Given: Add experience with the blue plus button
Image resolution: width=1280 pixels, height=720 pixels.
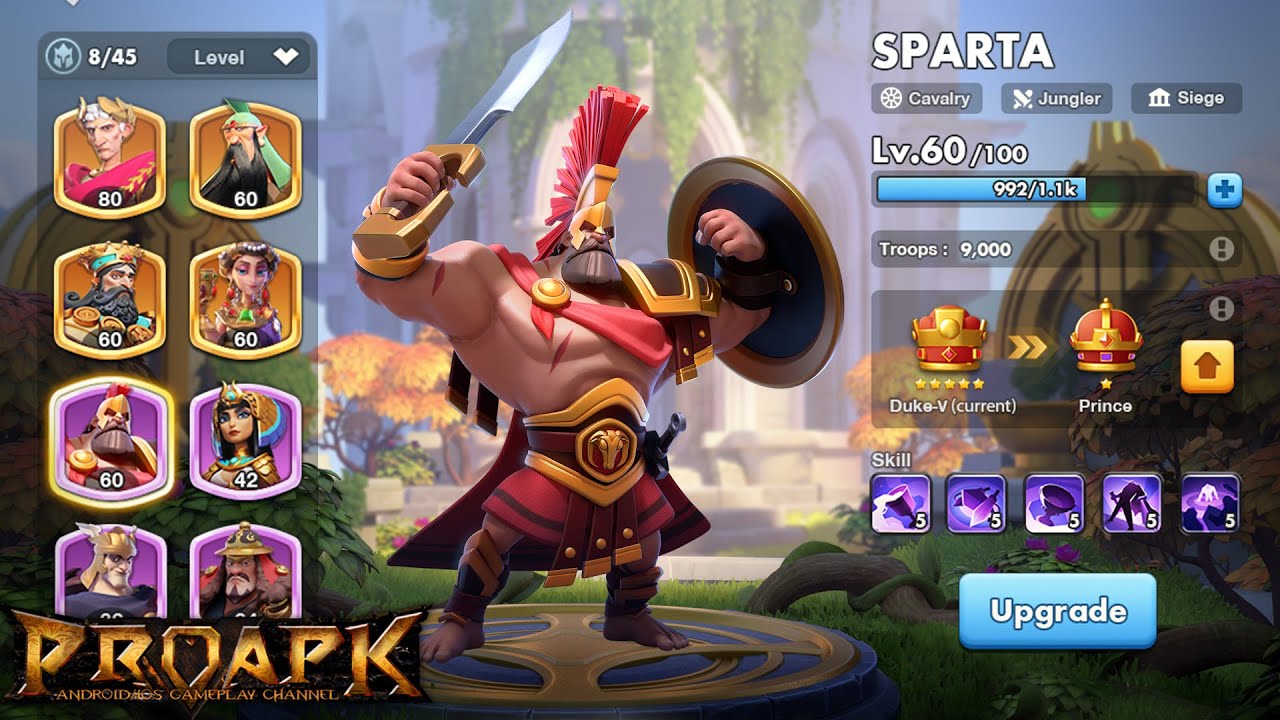Looking at the screenshot, I should pos(1224,189).
